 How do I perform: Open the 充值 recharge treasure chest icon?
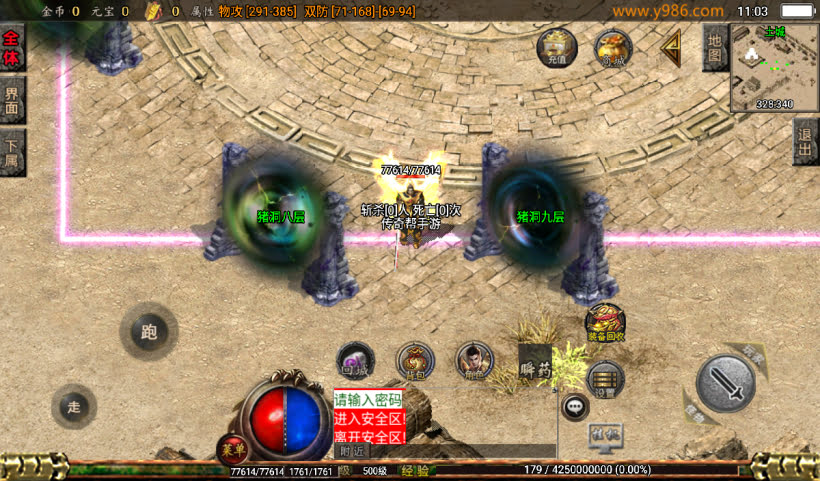(557, 47)
